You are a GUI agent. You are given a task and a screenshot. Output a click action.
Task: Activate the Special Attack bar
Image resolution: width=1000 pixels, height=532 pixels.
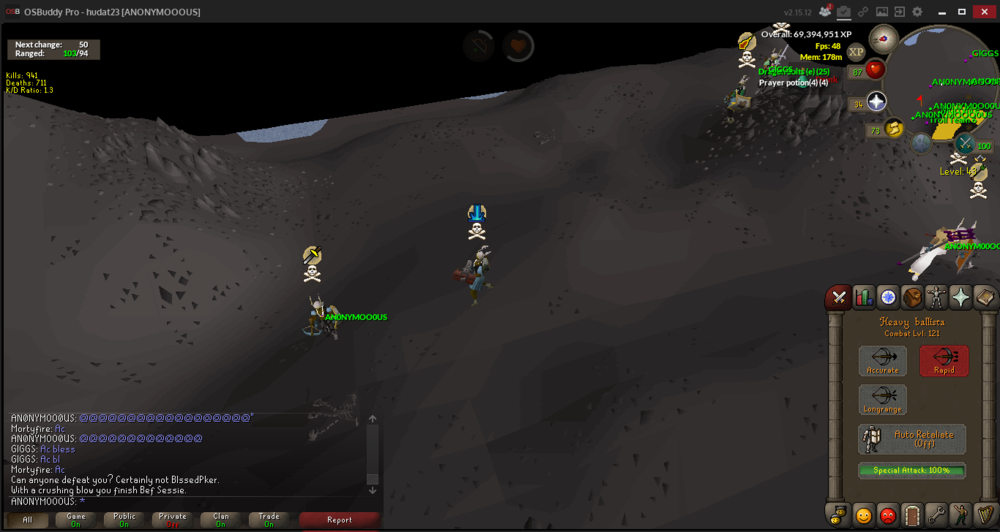[912, 471]
